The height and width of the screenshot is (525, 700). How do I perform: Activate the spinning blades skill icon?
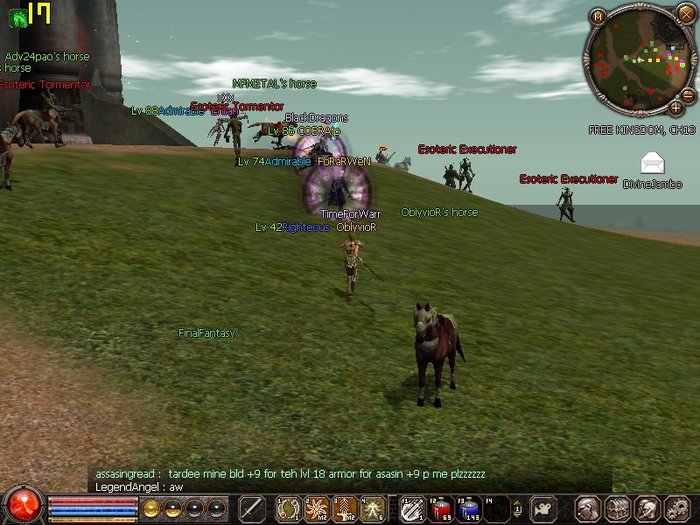[x=317, y=509]
